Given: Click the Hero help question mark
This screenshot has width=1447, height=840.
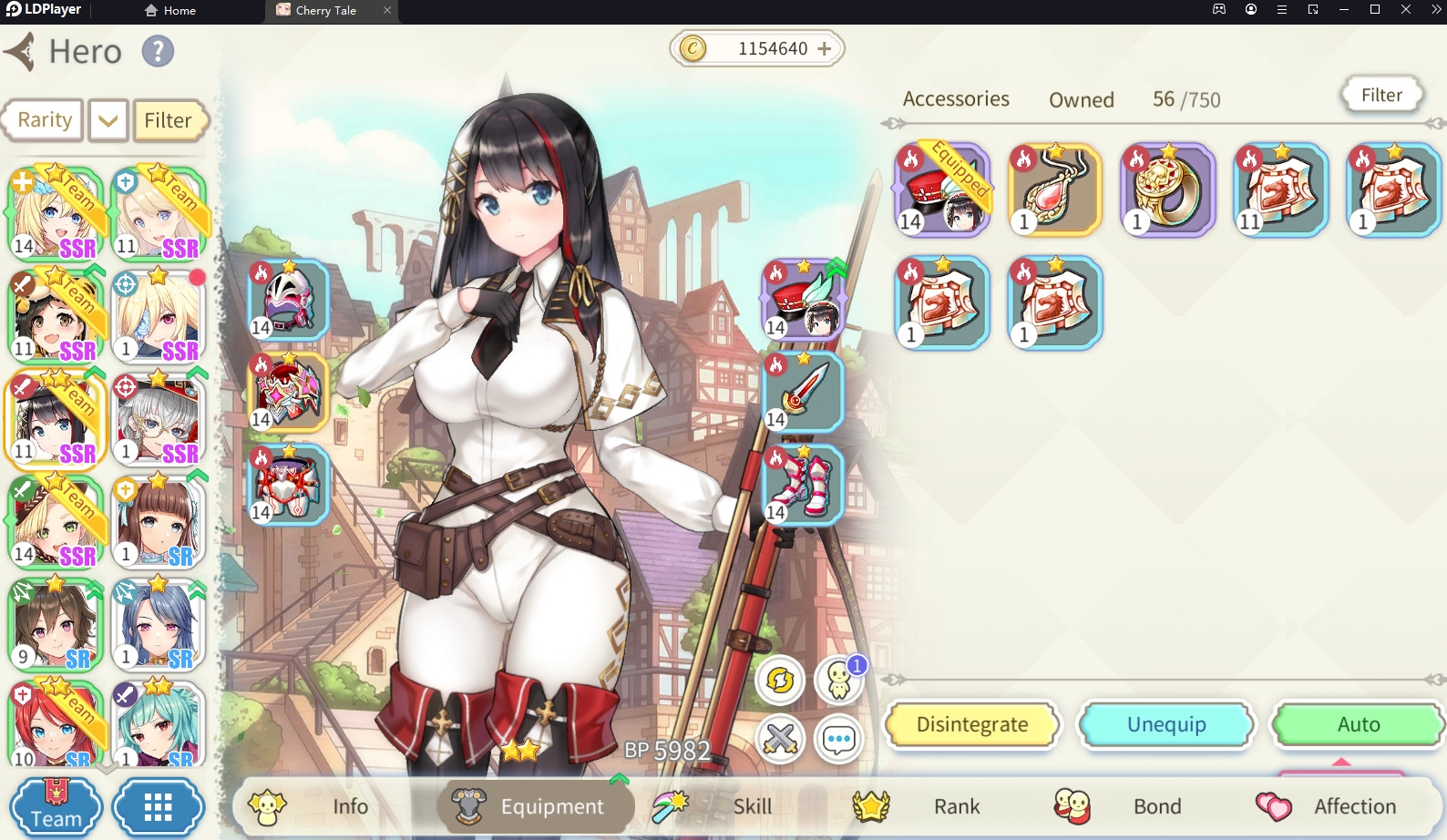Looking at the screenshot, I should click(x=158, y=51).
